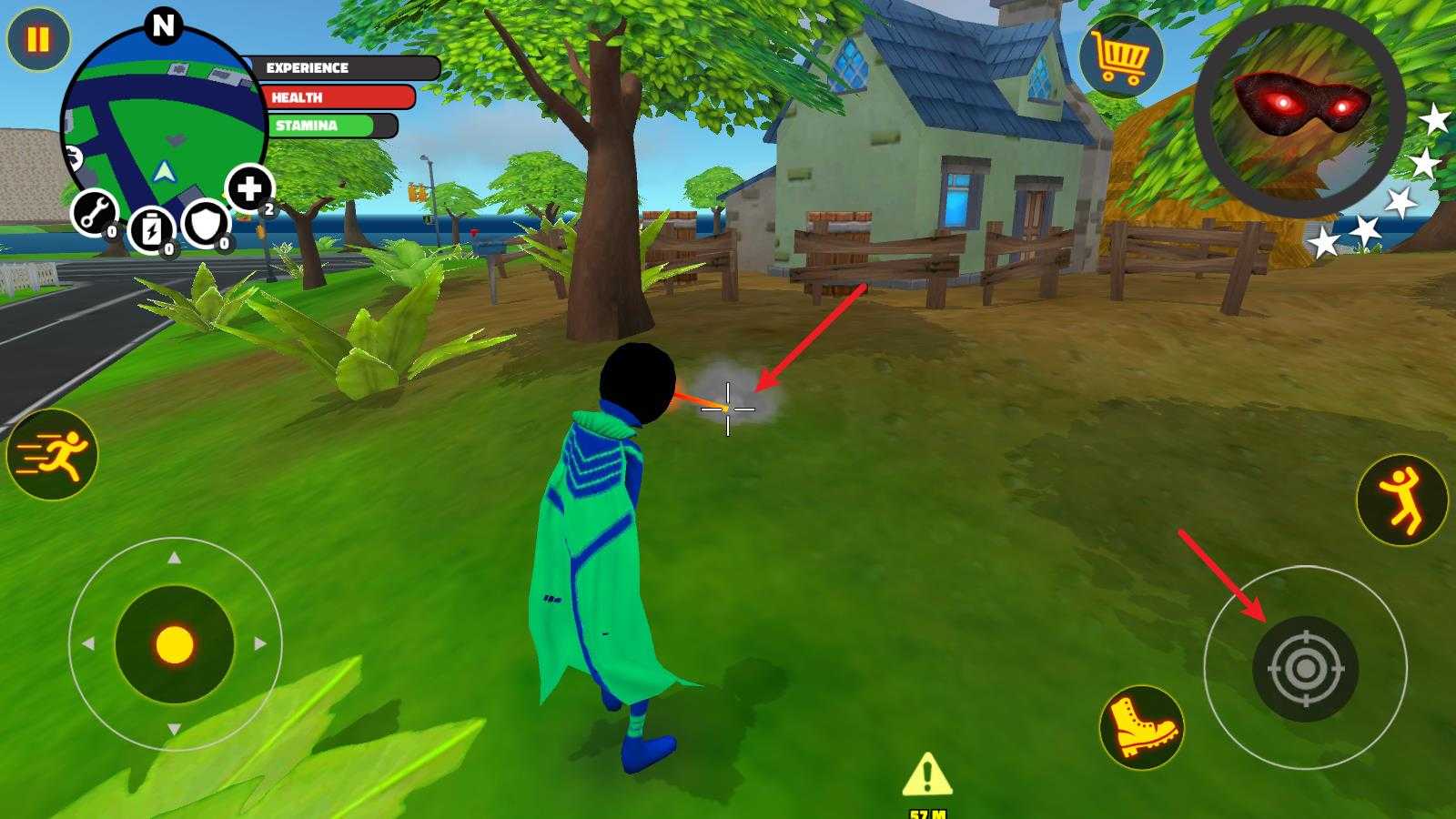
Task: Activate the jumping stickman button
Action: tap(1401, 500)
